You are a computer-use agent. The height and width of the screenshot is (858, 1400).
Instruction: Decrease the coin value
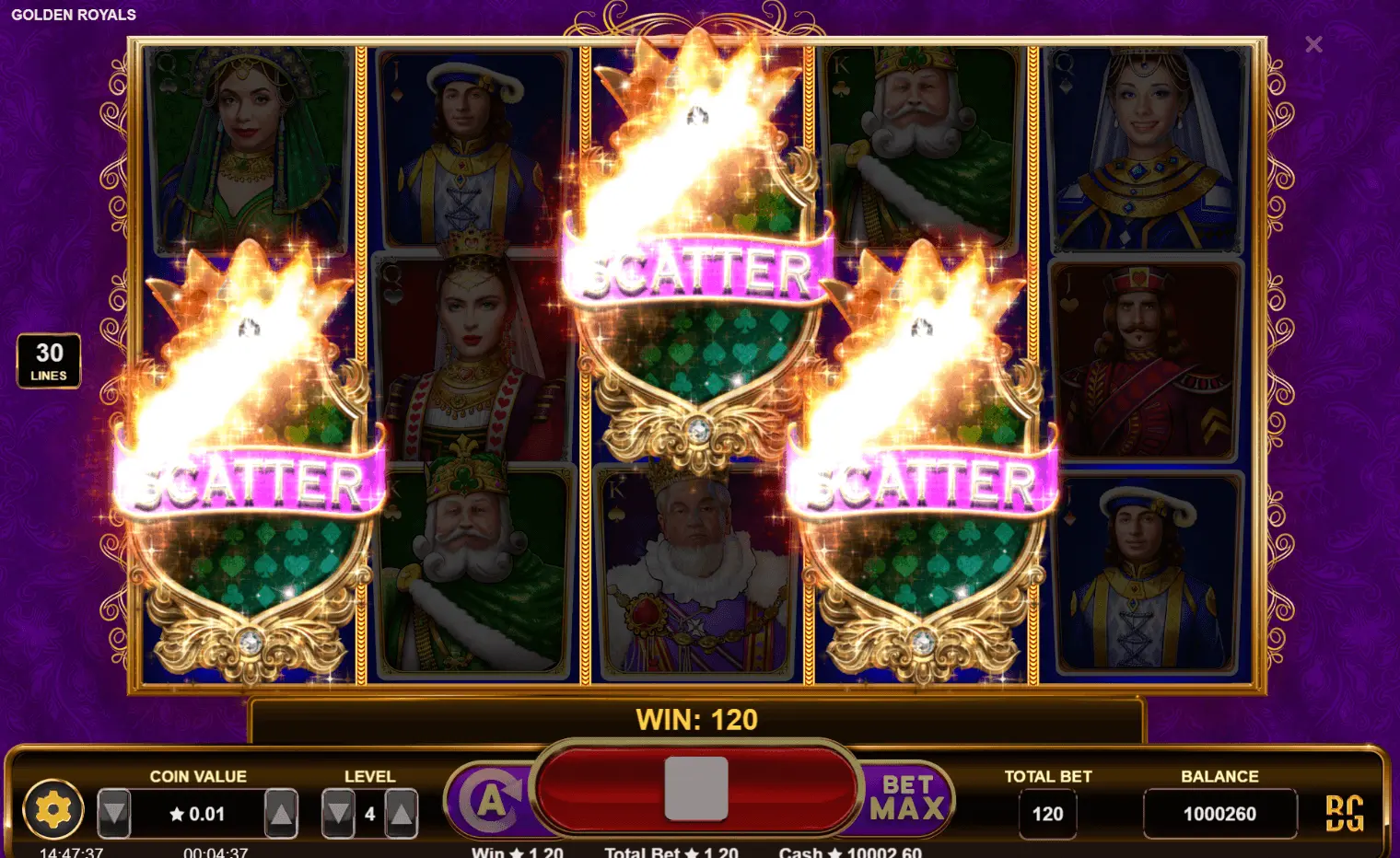114,813
